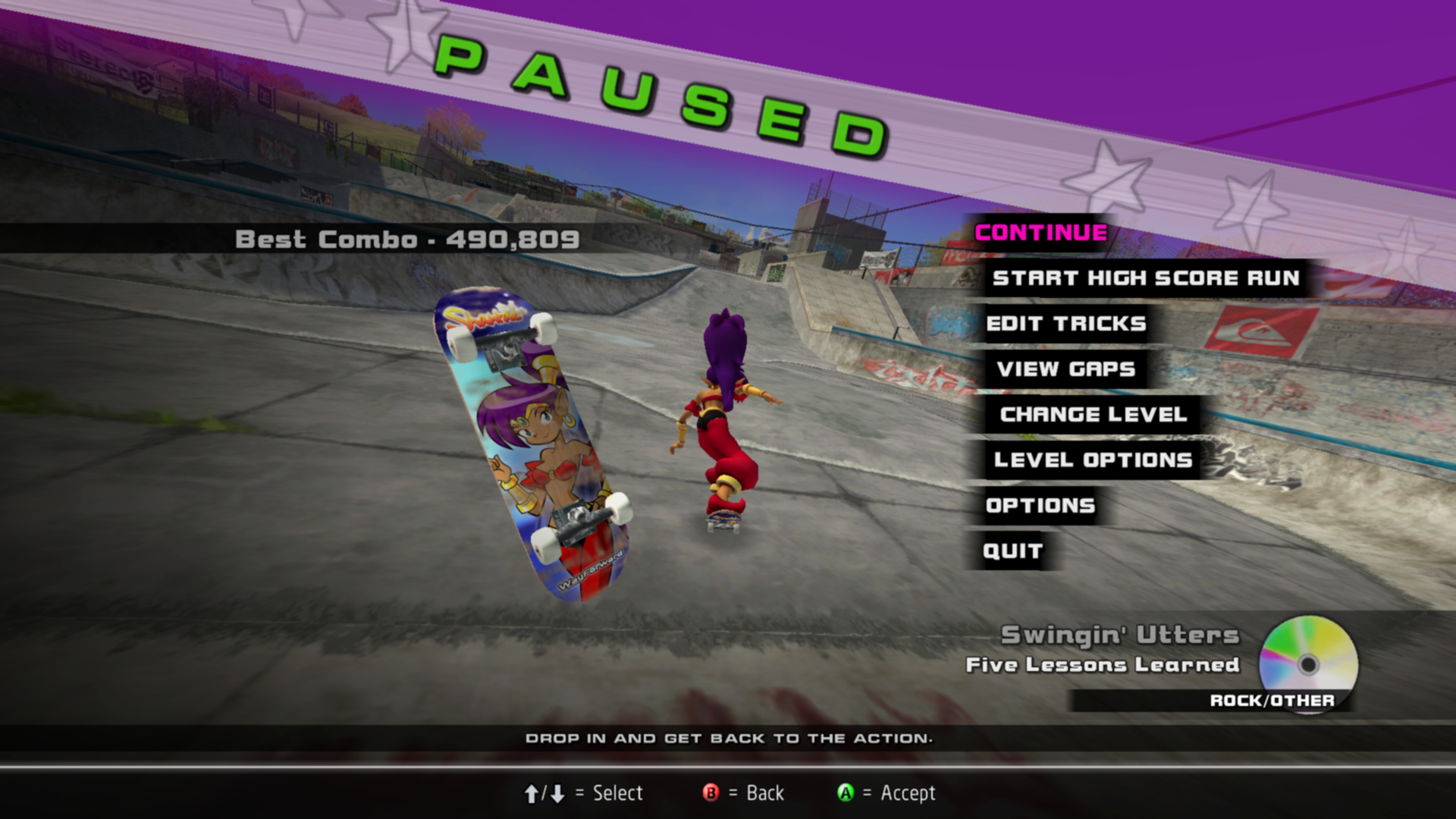Viewport: 1456px width, 819px height.
Task: Quit the current session
Action: pyautogui.click(x=1012, y=551)
